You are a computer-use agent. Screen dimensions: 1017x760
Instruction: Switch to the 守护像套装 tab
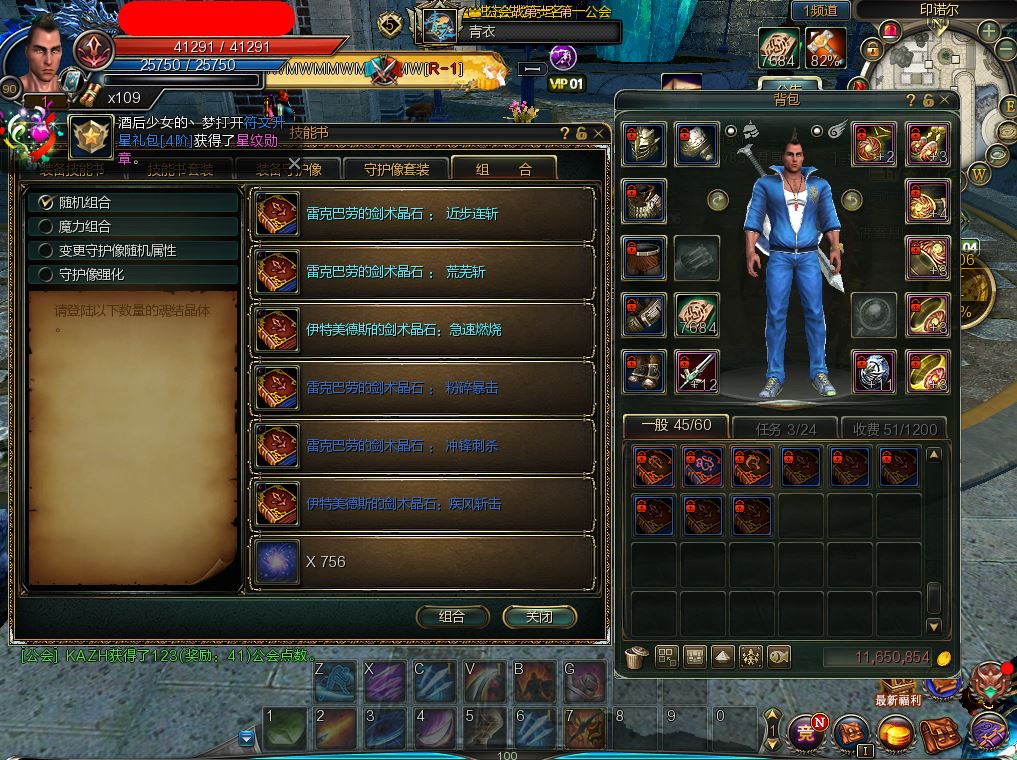pos(396,169)
